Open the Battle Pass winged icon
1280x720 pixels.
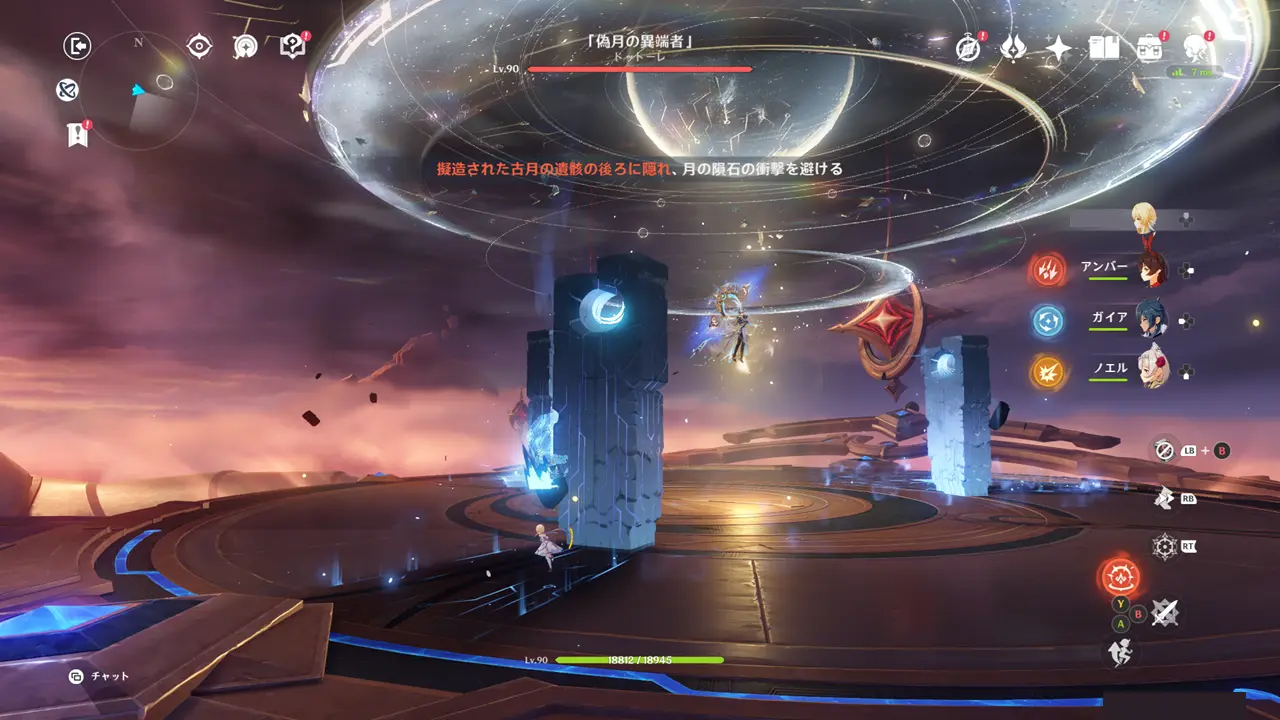[x=1013, y=47]
